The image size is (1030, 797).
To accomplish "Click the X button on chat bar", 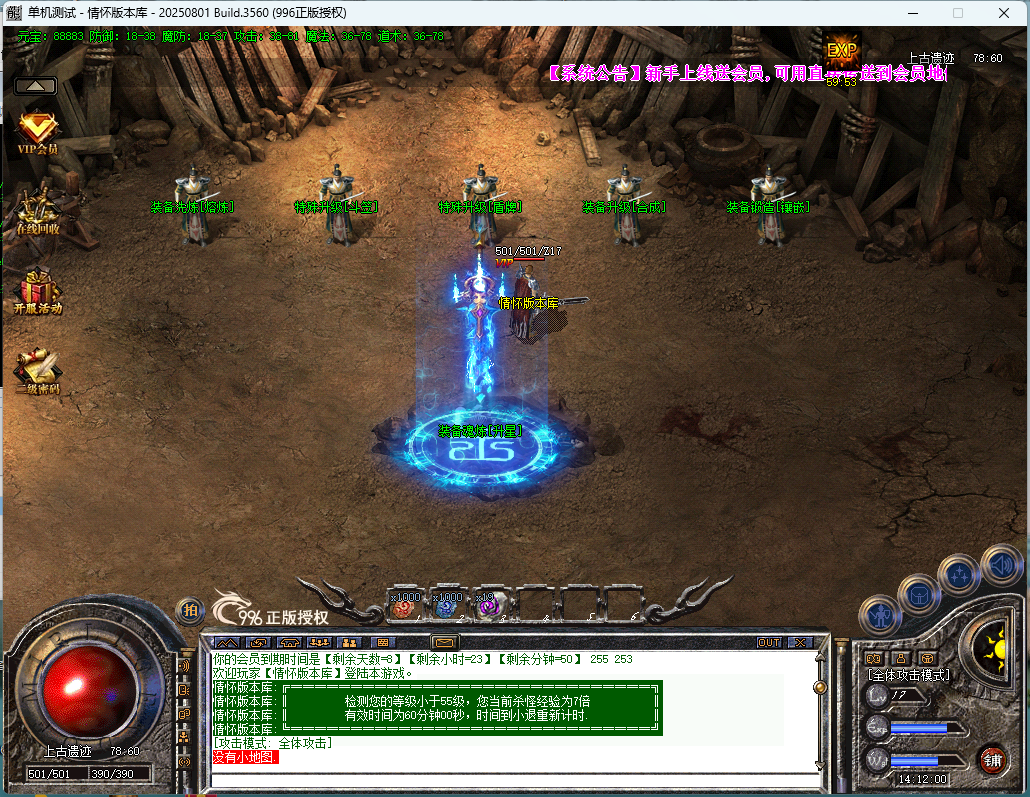I will pos(800,642).
